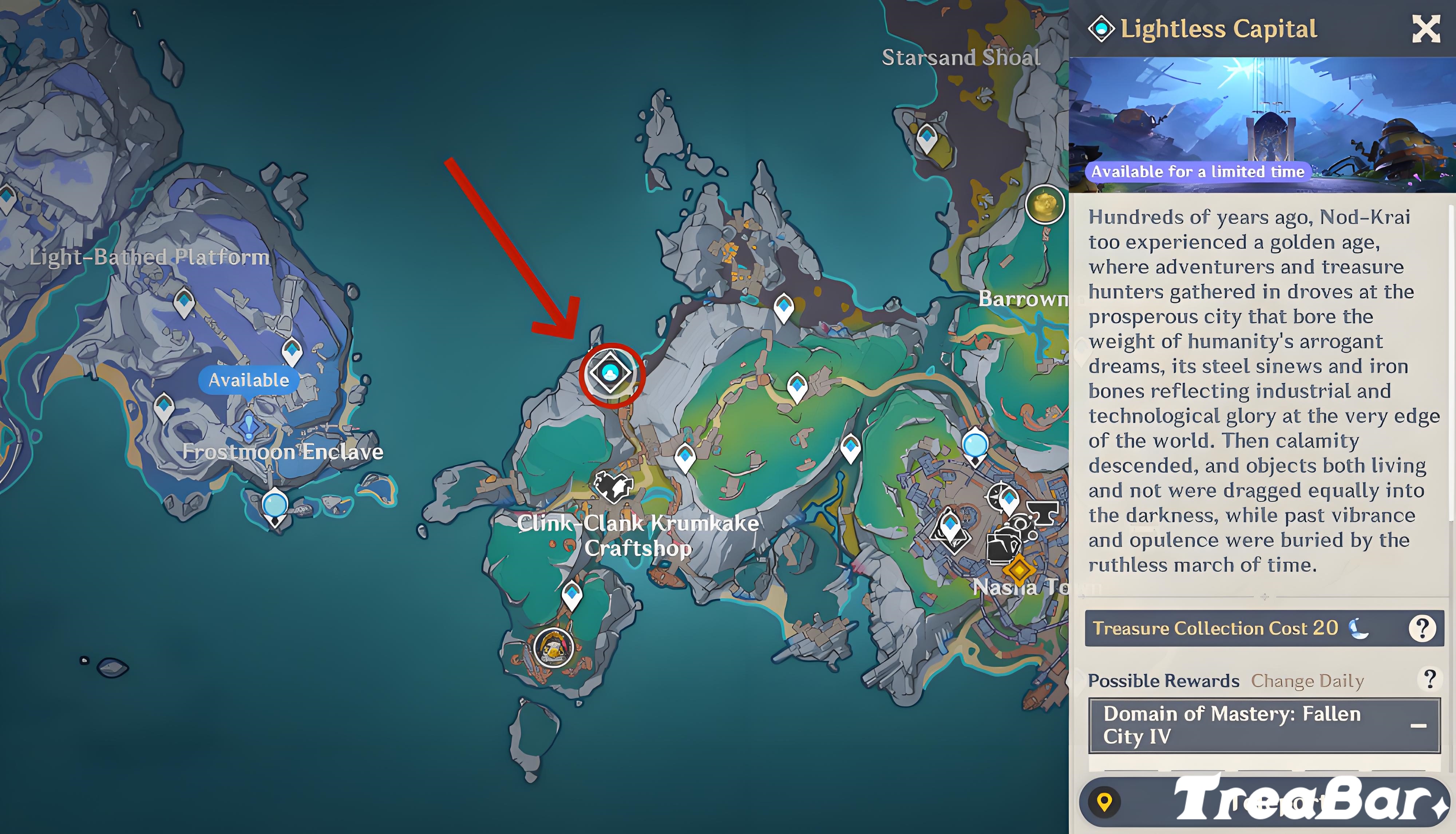The width and height of the screenshot is (1456, 834).
Task: Collapse the Domain of Mastery: Fallen City IV entry
Action: pos(1418,725)
